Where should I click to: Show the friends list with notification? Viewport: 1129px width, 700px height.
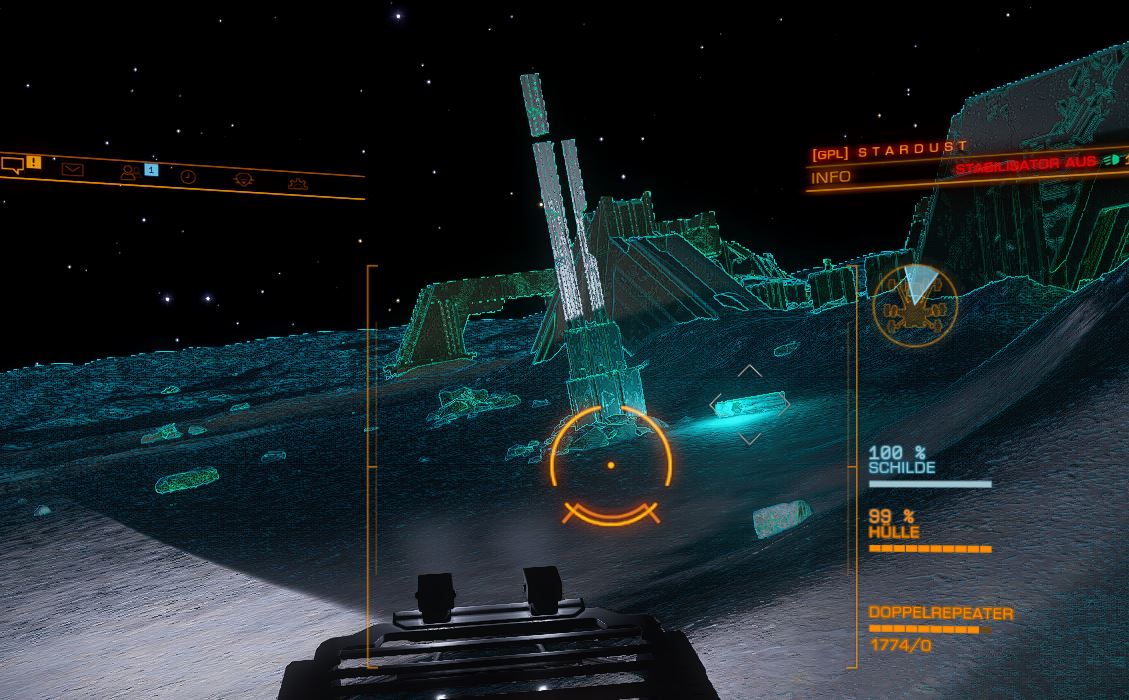[130, 173]
